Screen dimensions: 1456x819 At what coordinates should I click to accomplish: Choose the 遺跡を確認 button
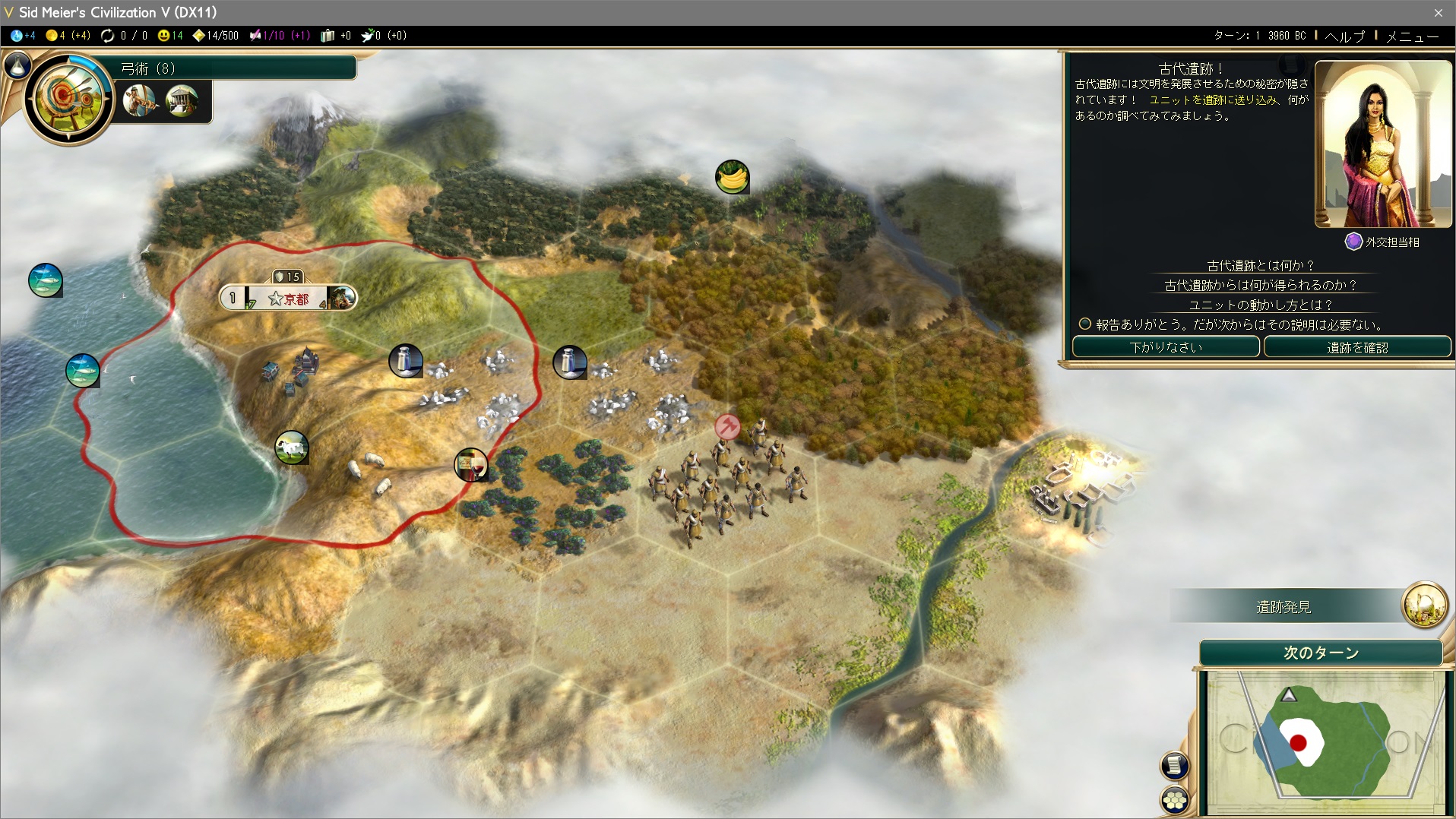point(1357,347)
